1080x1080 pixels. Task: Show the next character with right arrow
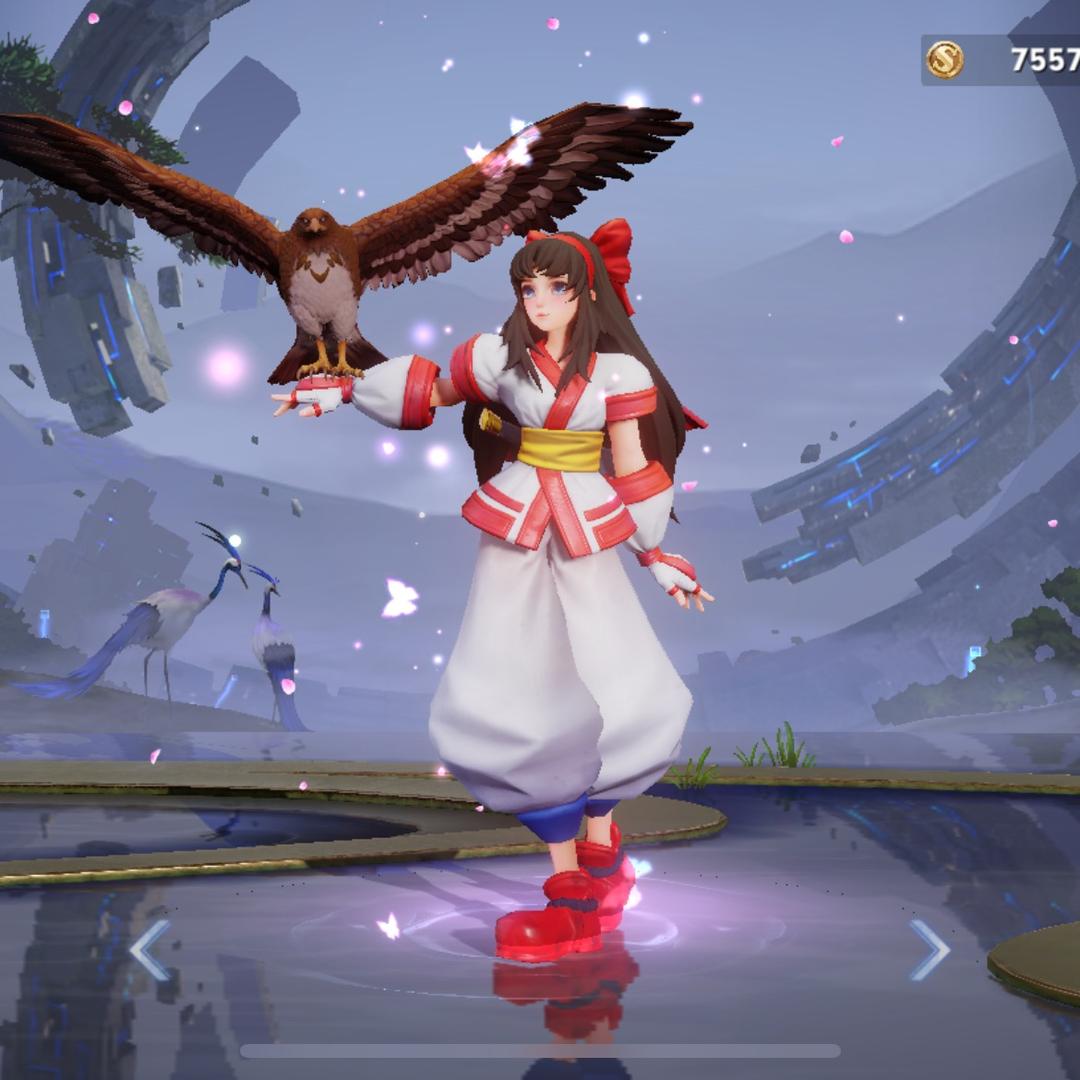click(x=929, y=950)
